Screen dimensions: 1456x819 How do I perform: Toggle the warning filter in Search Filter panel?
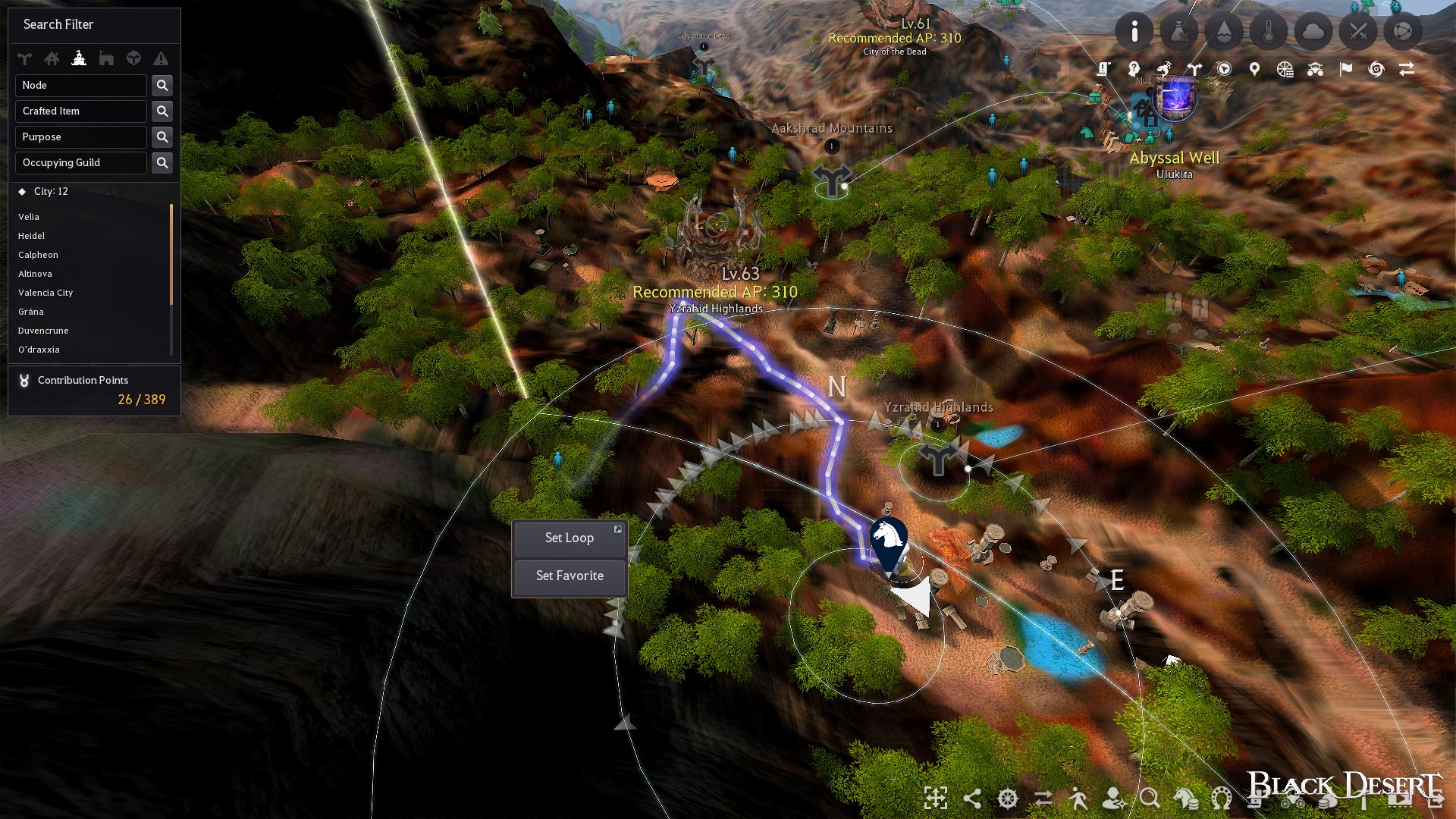tap(161, 58)
